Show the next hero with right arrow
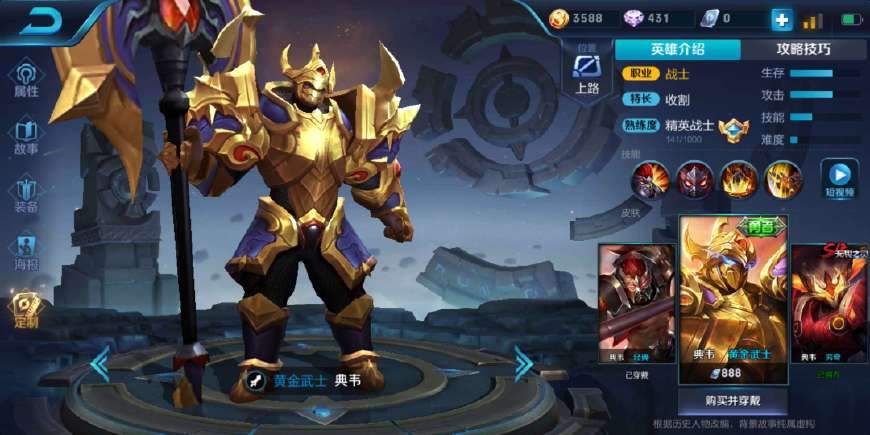Image resolution: width=870 pixels, height=435 pixels. [524, 364]
